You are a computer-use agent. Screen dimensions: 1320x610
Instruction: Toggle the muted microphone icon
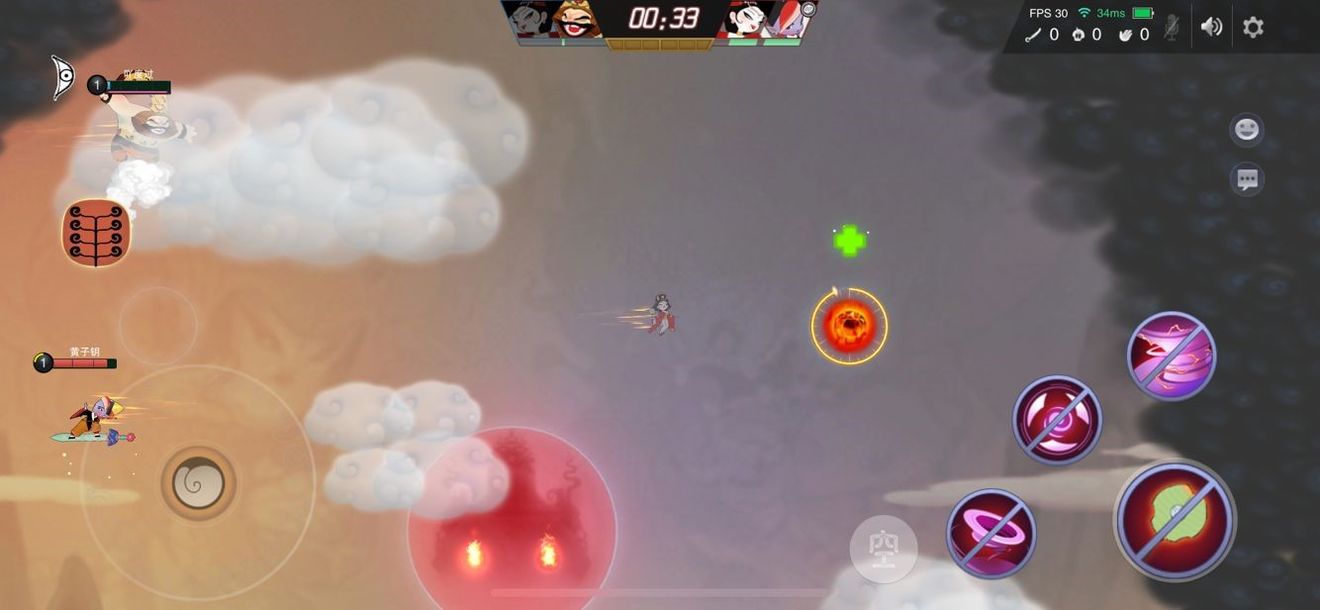[x=1172, y=27]
